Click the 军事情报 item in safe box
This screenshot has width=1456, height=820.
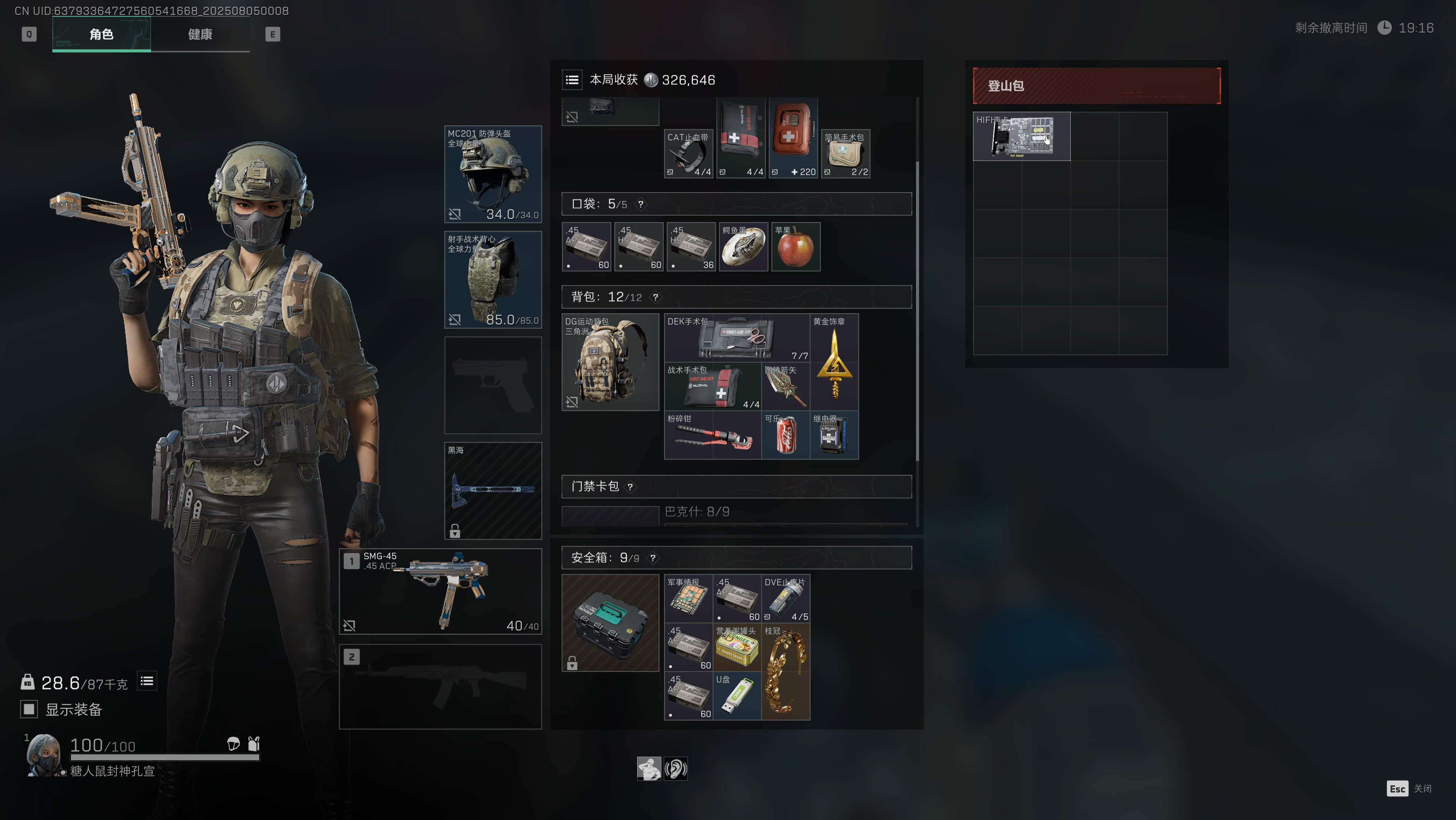(688, 598)
